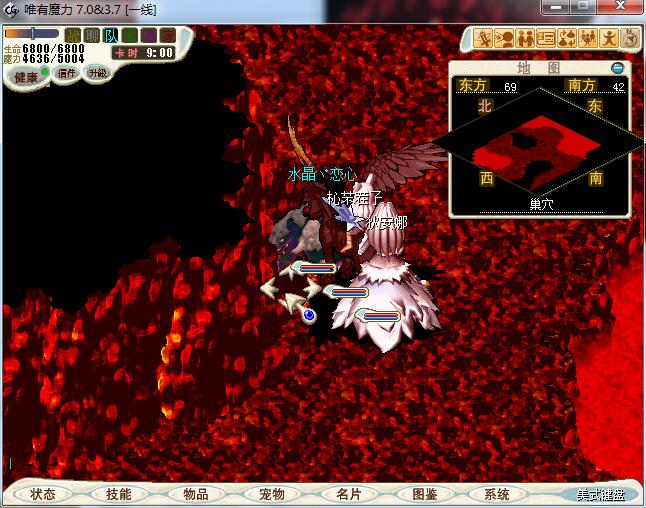Toggle the 美式键盘 input mode indicator

click(x=600, y=495)
